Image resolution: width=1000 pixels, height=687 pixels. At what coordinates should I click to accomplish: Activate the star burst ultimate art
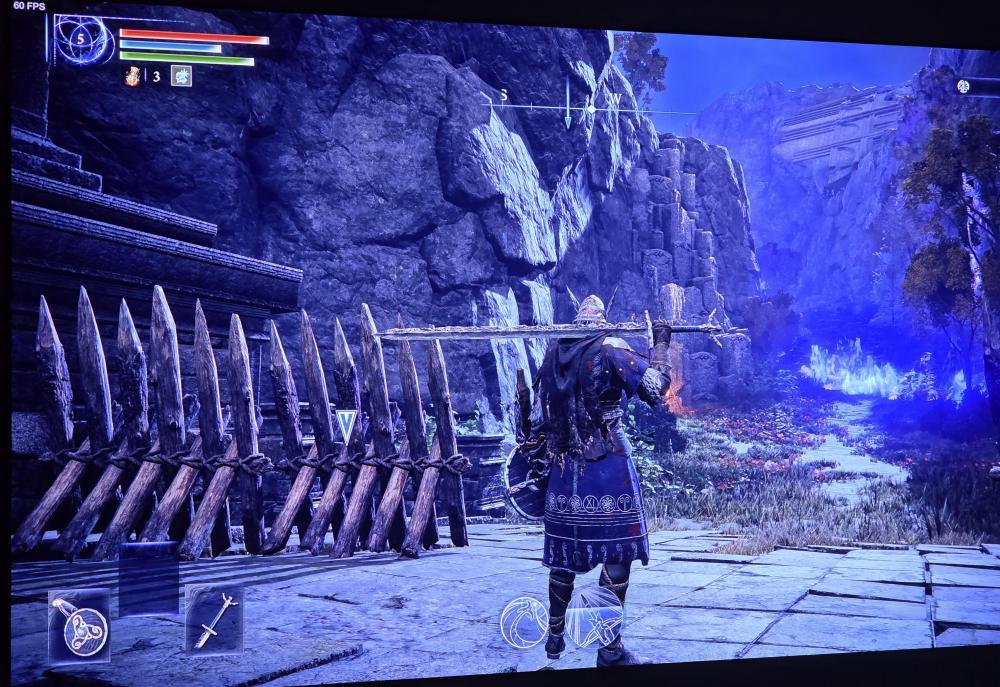click(x=594, y=618)
